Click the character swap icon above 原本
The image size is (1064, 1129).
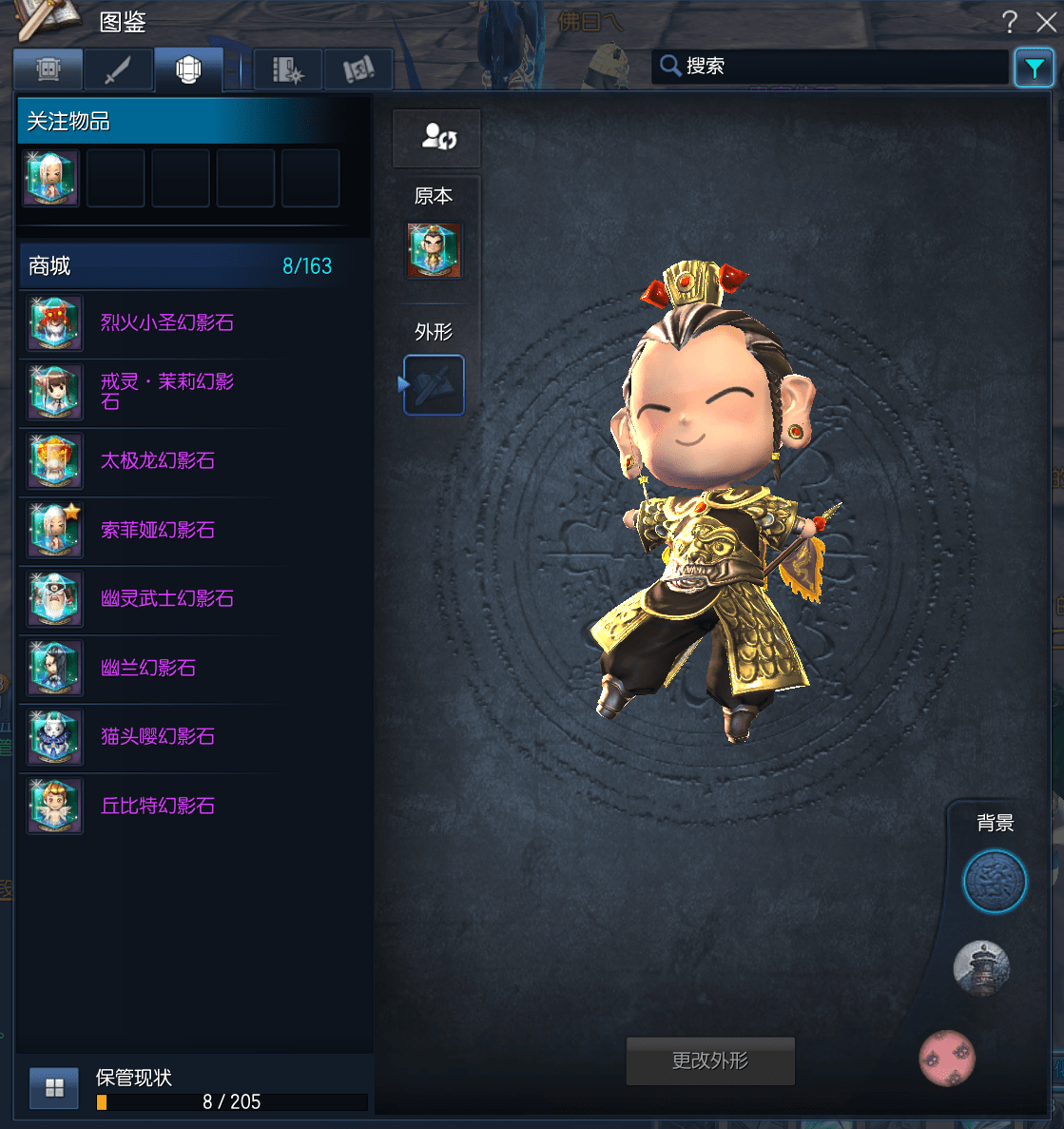pos(437,138)
